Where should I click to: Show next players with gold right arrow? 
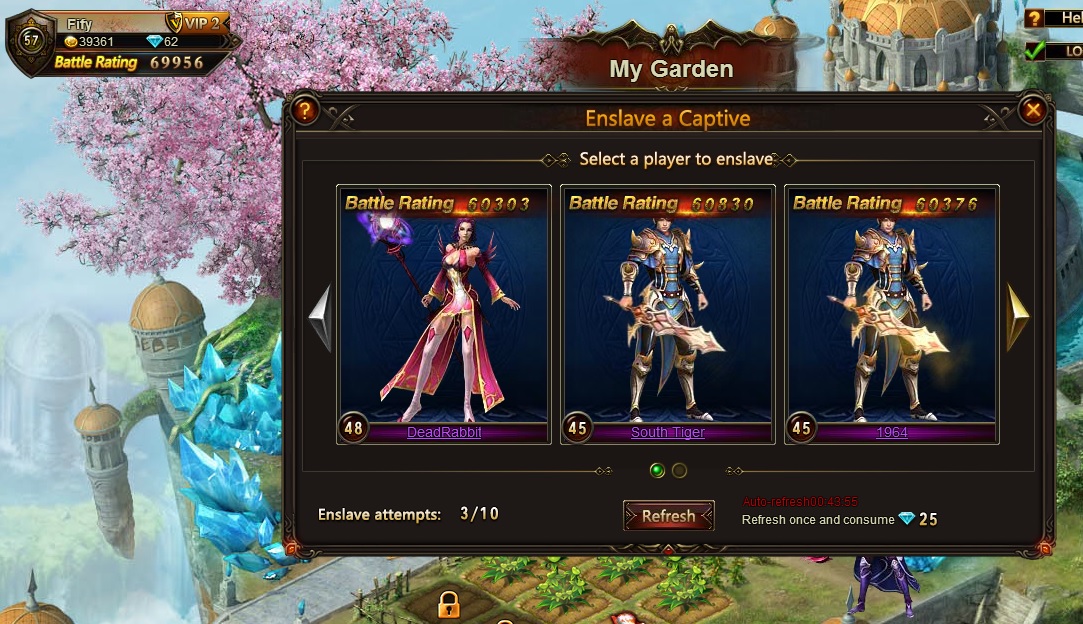(1017, 318)
